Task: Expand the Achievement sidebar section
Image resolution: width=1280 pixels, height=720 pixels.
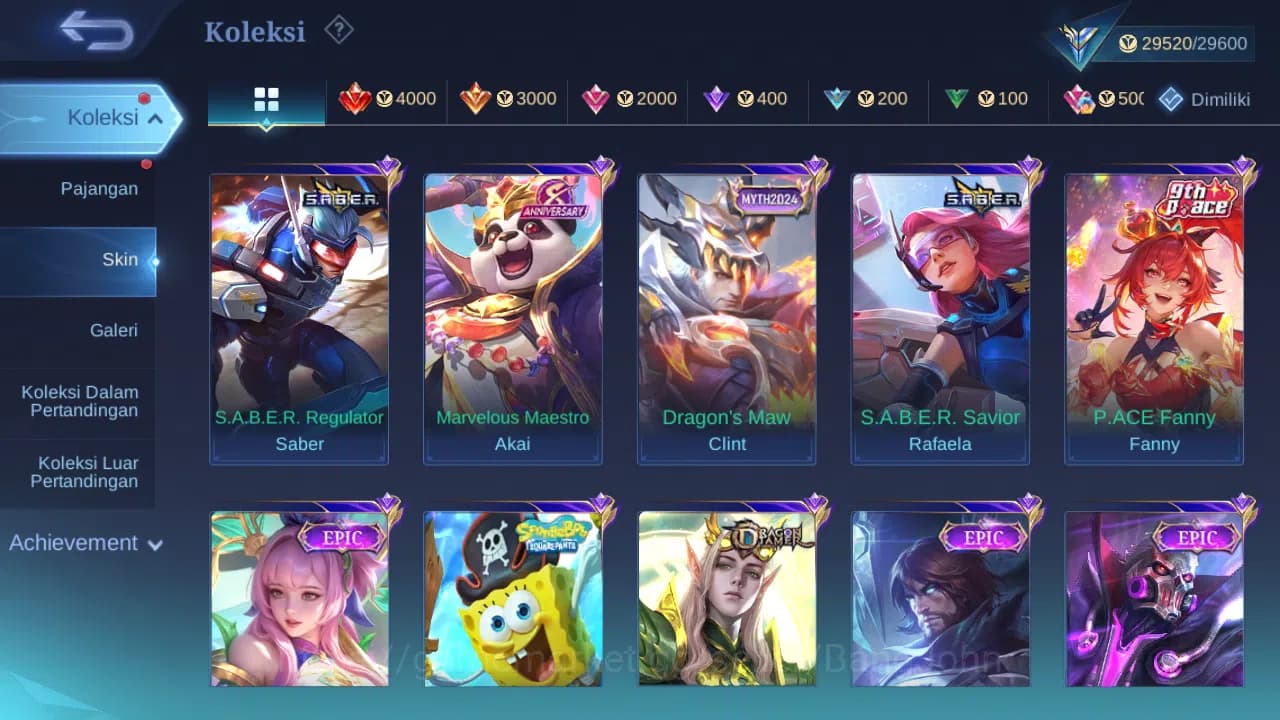Action: (85, 543)
